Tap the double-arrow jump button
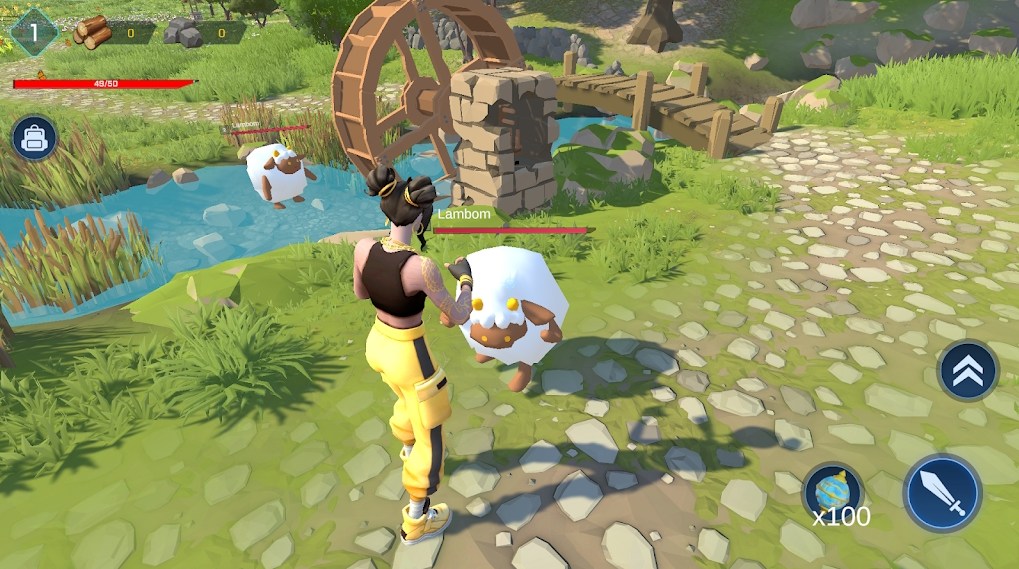This screenshot has width=1019, height=569. tap(967, 371)
